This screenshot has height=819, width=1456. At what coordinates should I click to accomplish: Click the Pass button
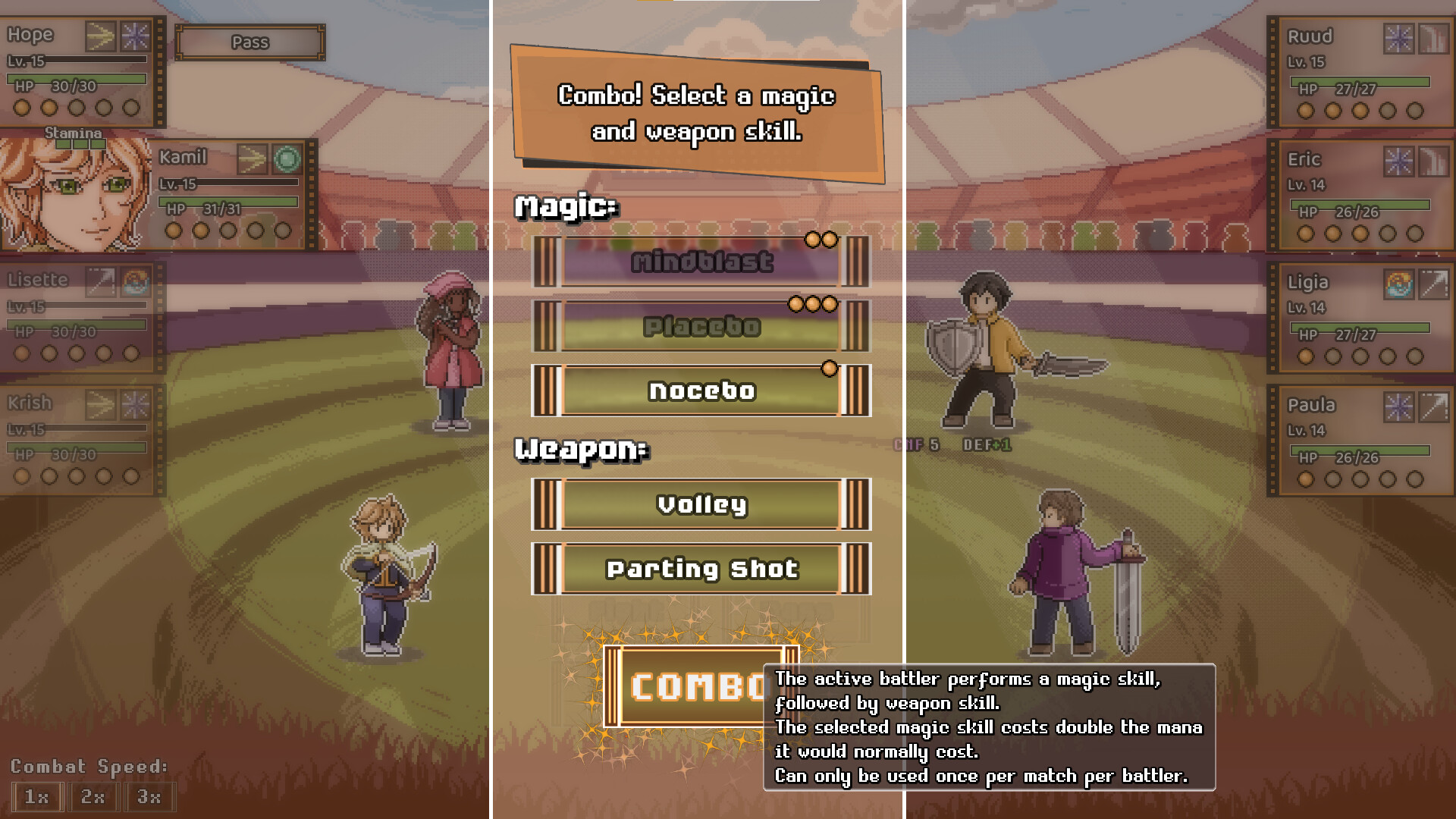(x=249, y=42)
